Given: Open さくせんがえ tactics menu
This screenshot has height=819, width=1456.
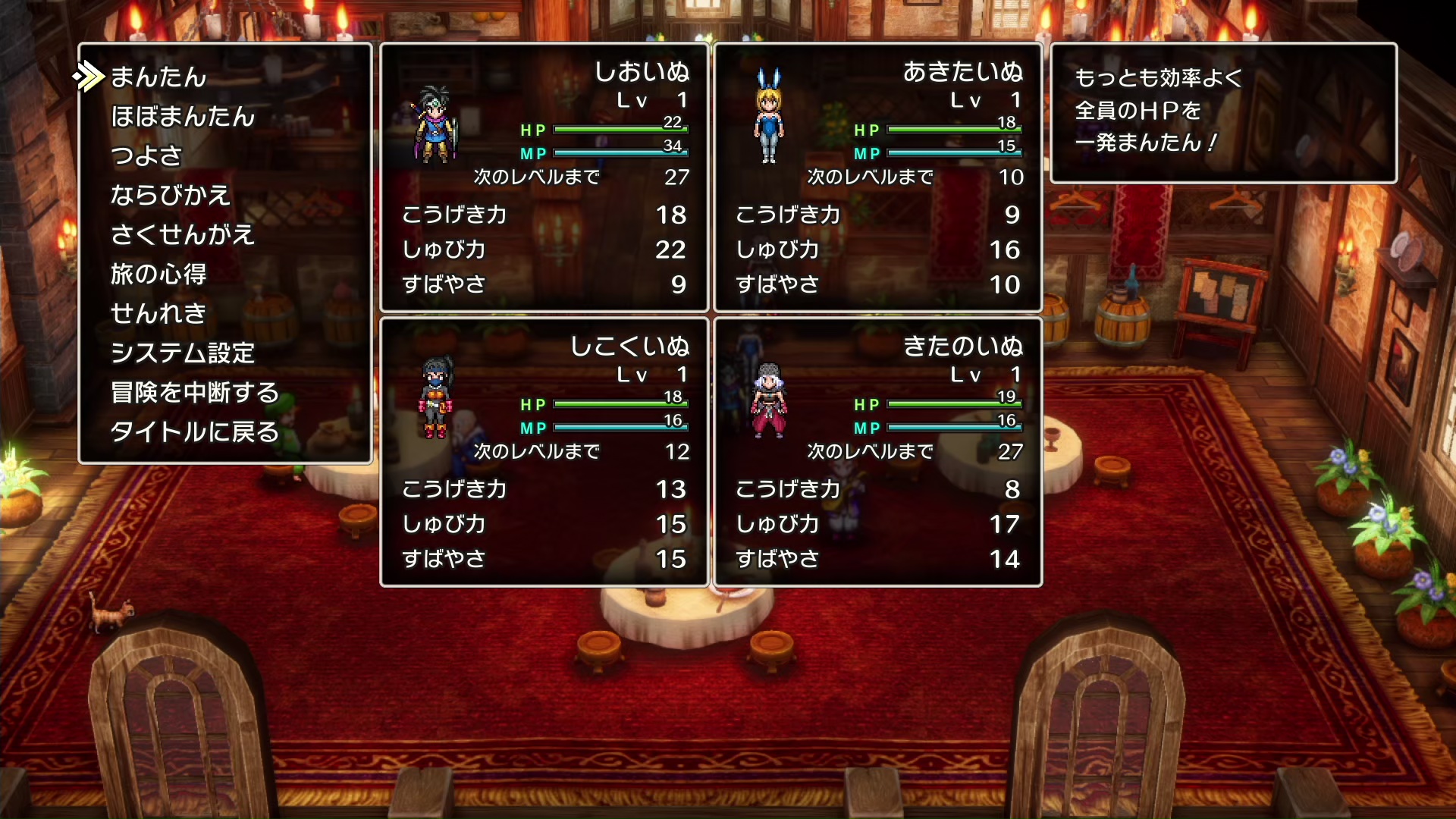Looking at the screenshot, I should [x=182, y=235].
